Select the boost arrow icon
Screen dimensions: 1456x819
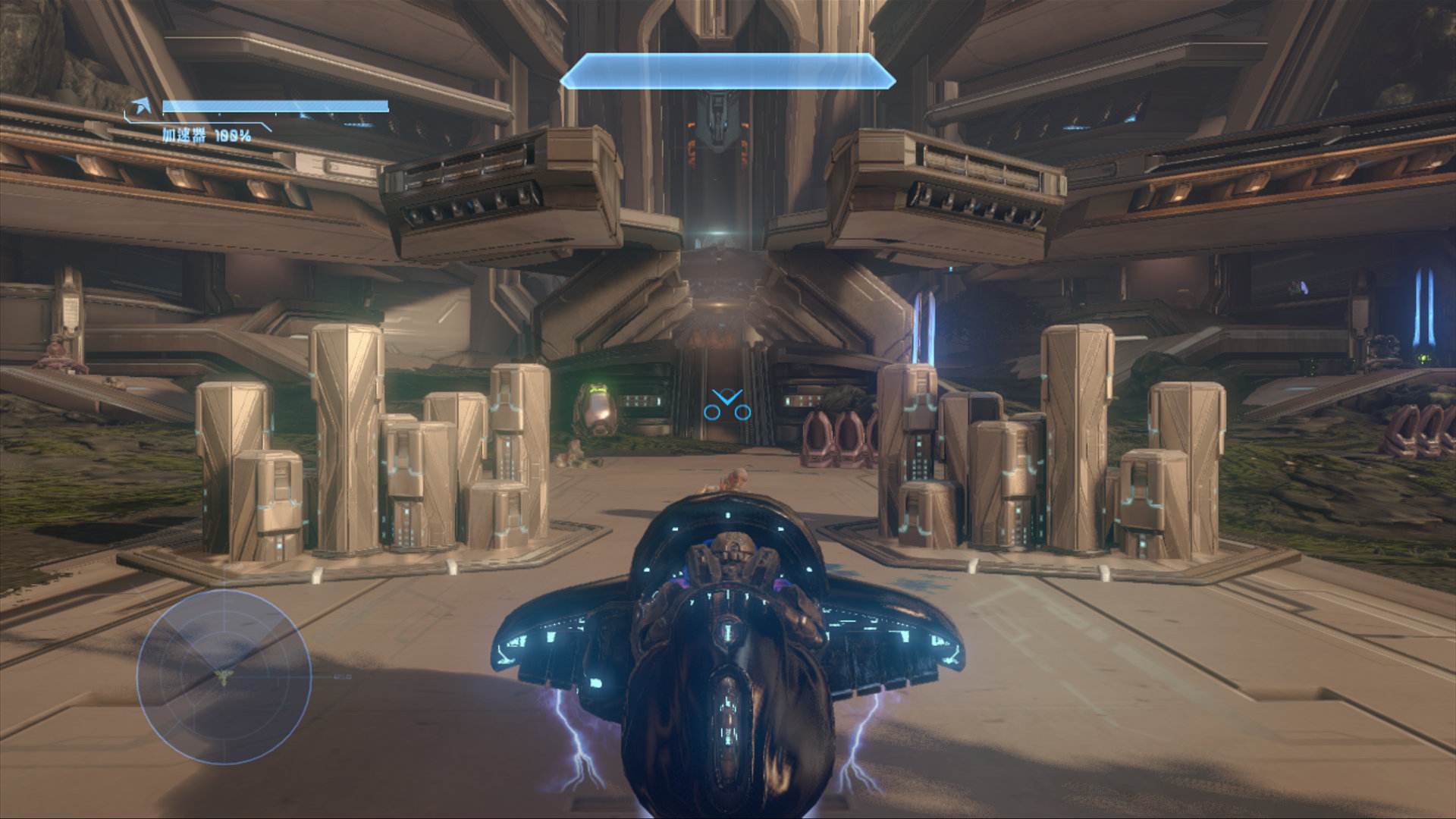[140, 107]
